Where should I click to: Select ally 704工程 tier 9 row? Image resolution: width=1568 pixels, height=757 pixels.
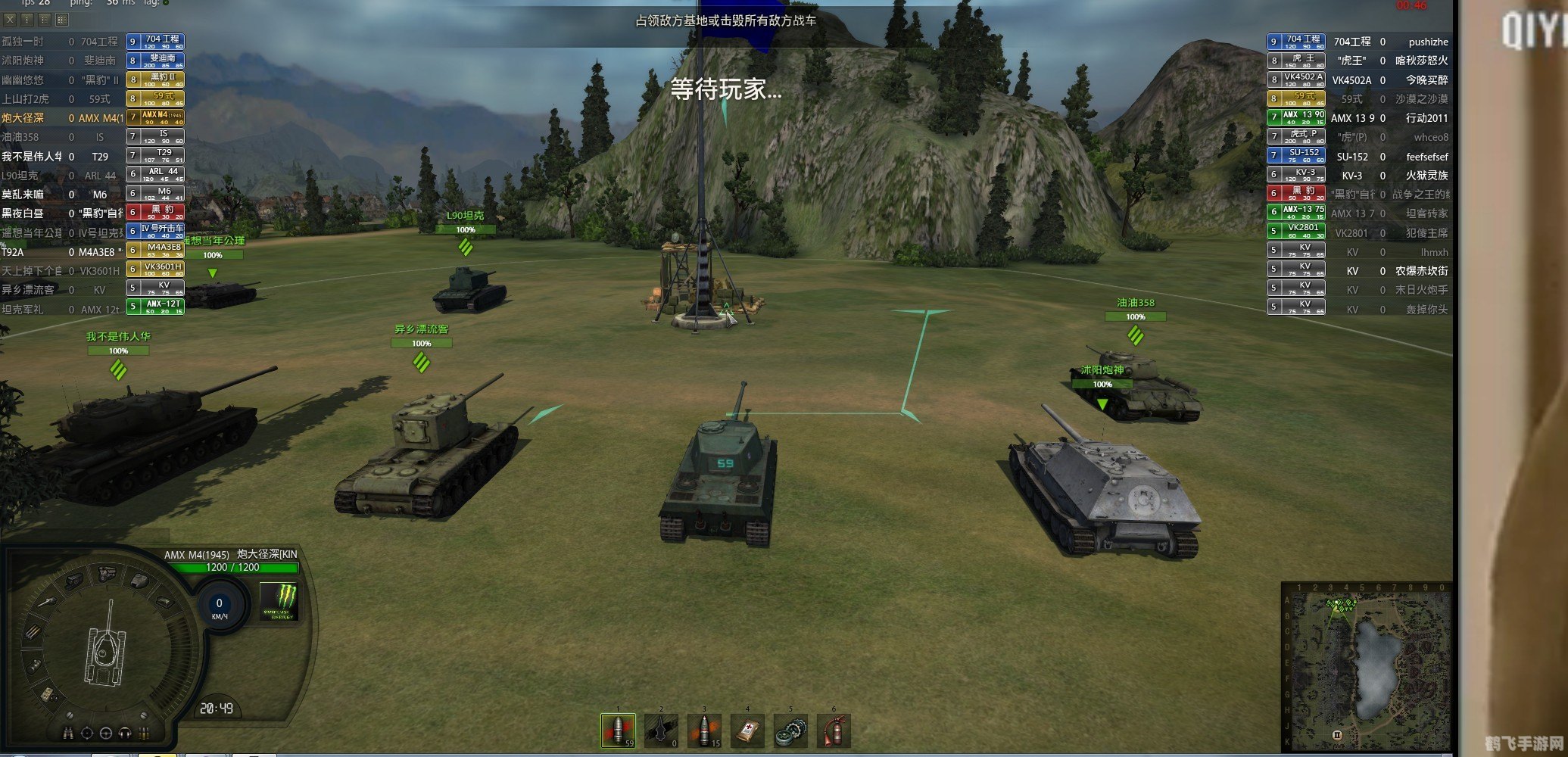(92, 42)
